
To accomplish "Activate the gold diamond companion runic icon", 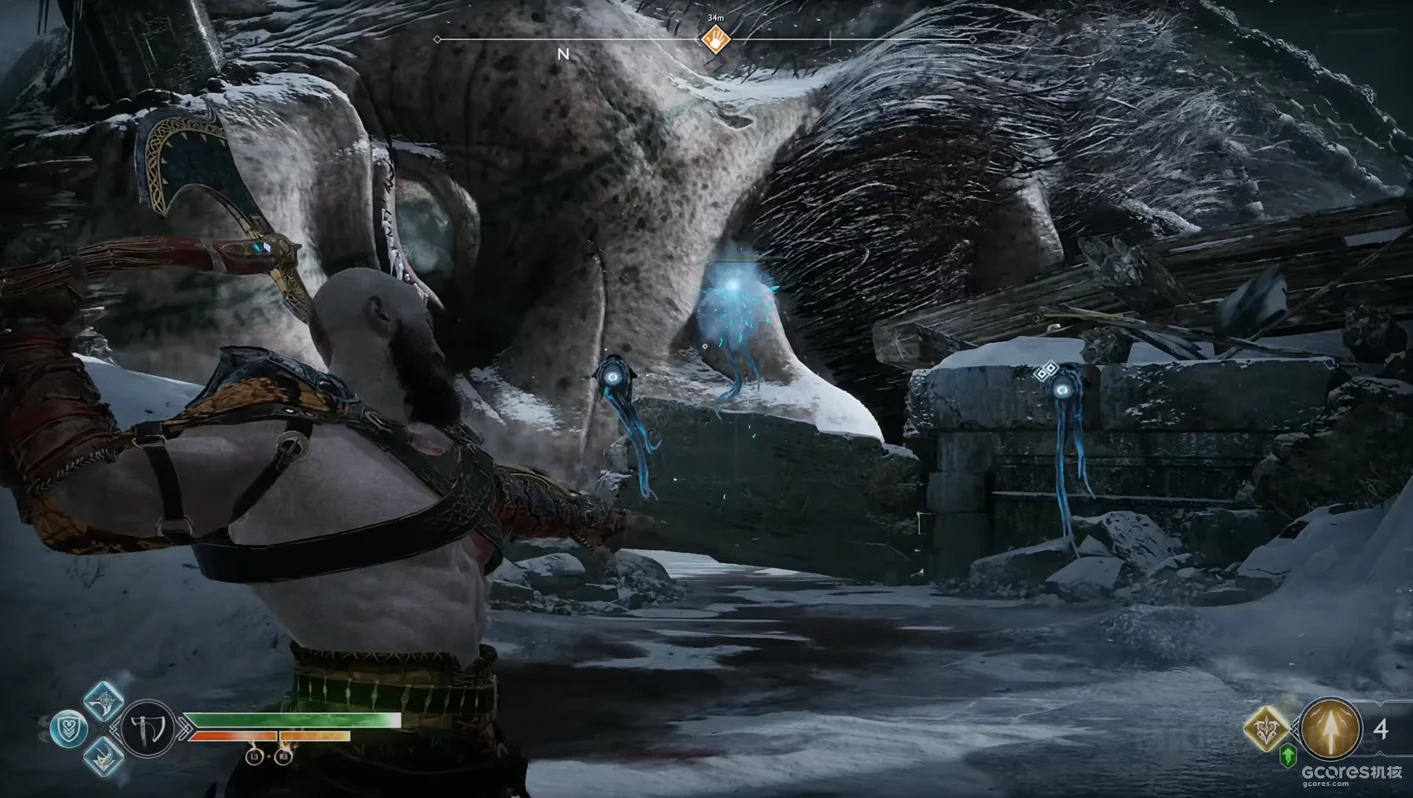I will click(x=1267, y=728).
